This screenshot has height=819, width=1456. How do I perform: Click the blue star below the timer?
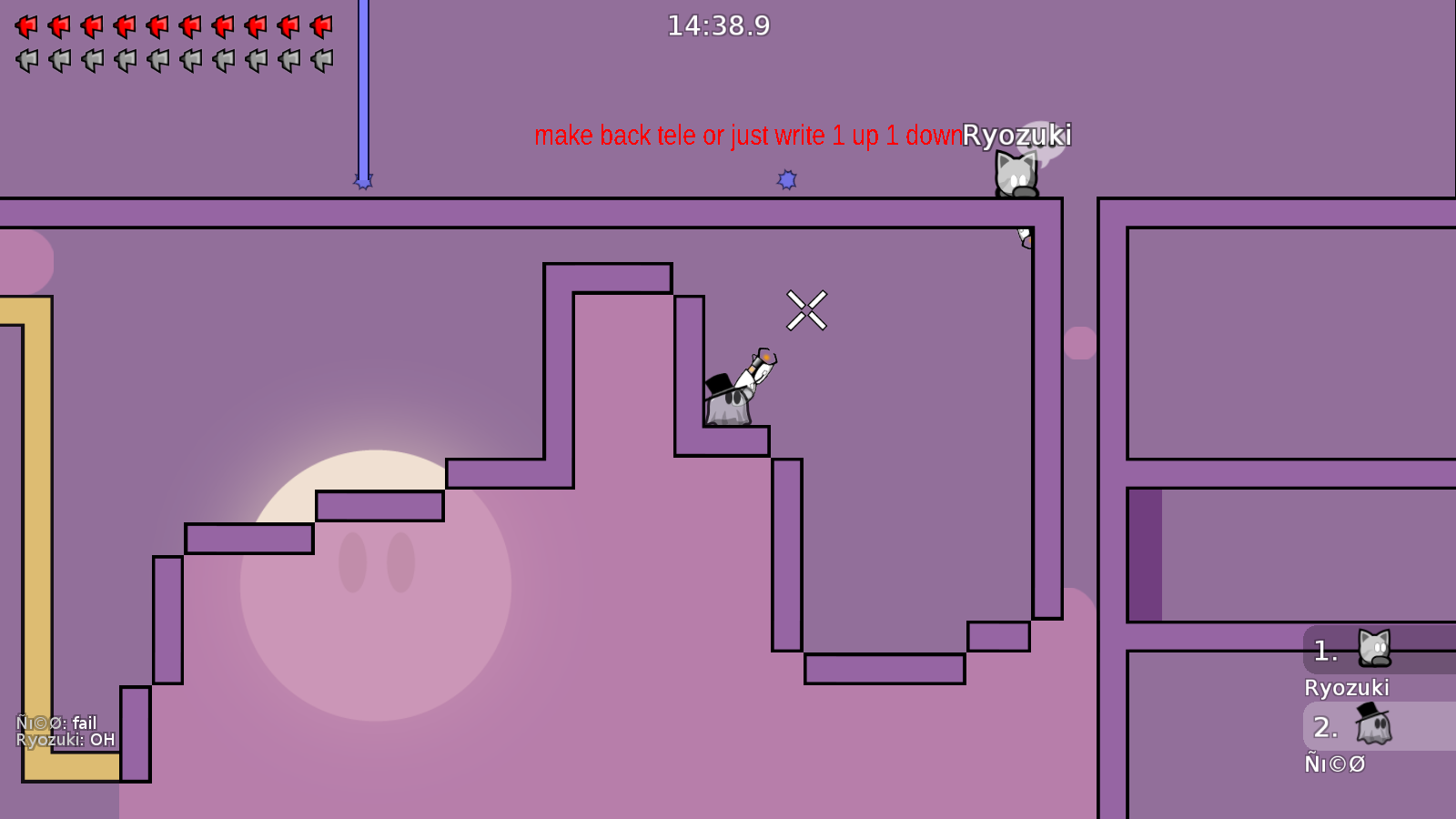pyautogui.click(x=786, y=178)
